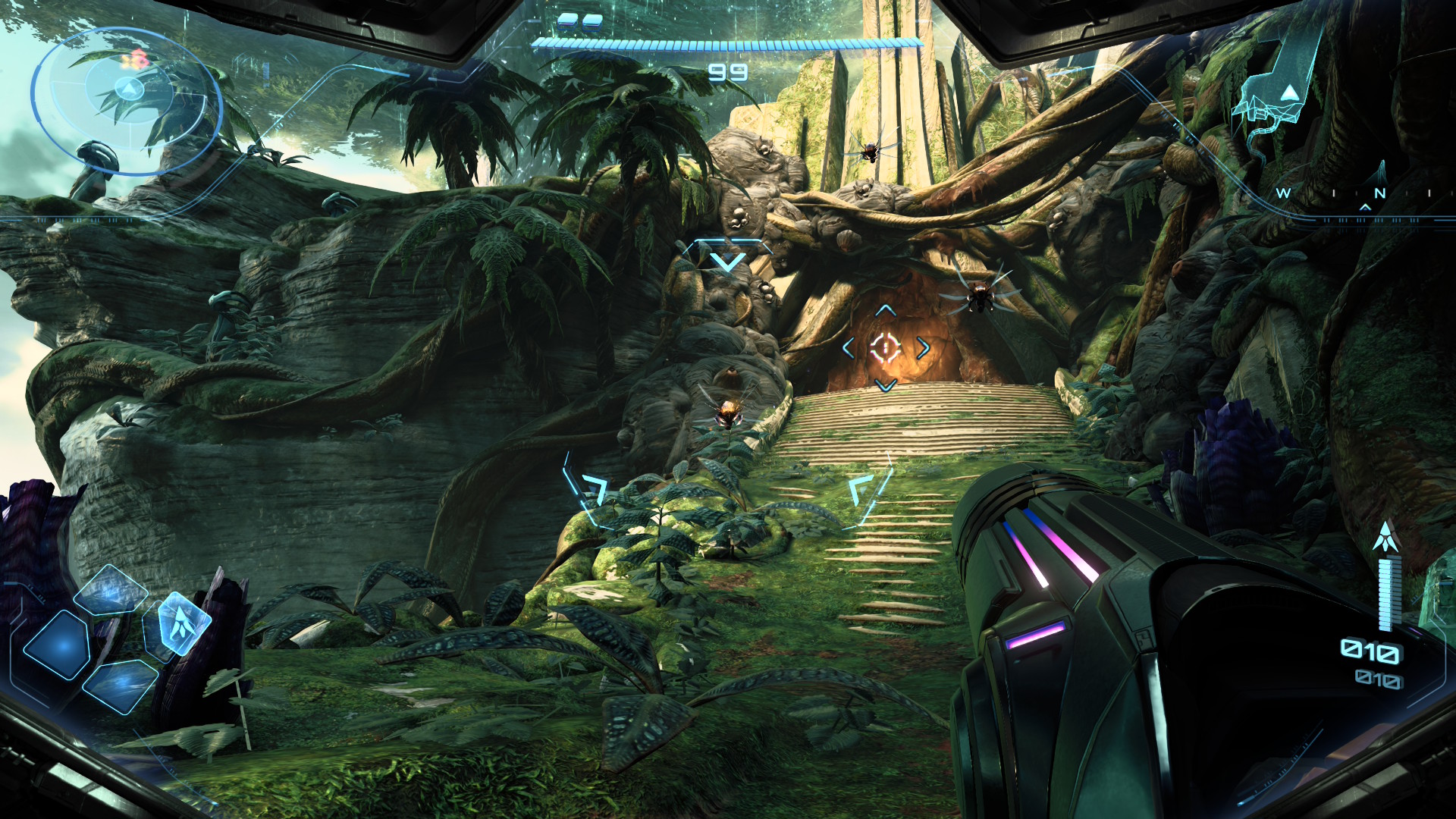This screenshot has width=1456, height=819.
Task: Select the bottom weapon diamond icon
Action: 121,689
